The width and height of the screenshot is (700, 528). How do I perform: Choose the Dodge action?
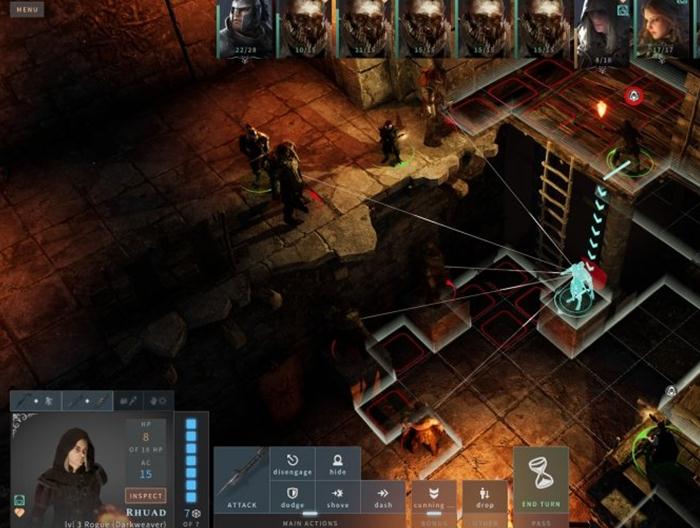point(292,497)
